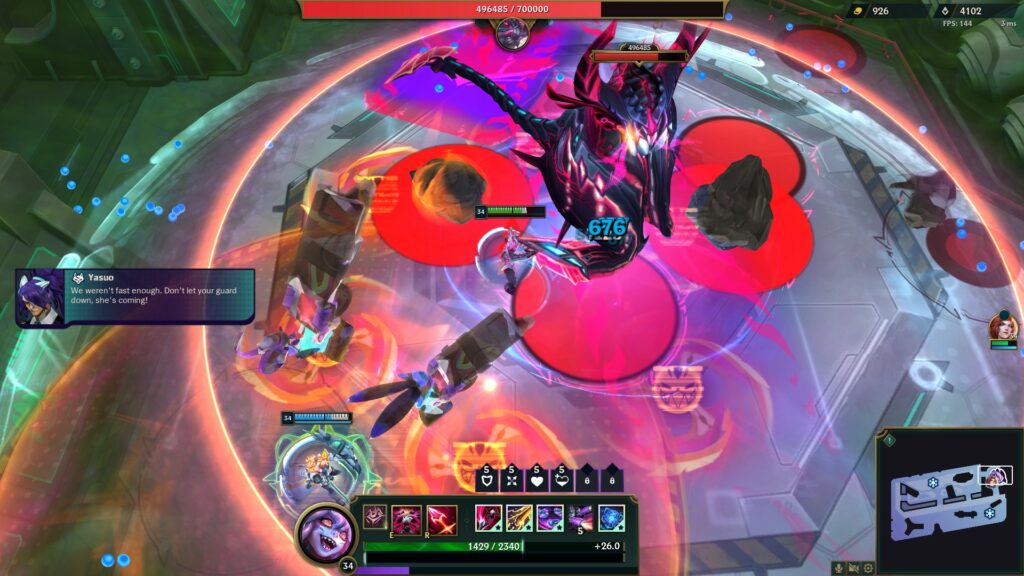Viewport: 1024px width, 576px height.
Task: Click the ally portrait on the right edge
Action: [x=1003, y=326]
